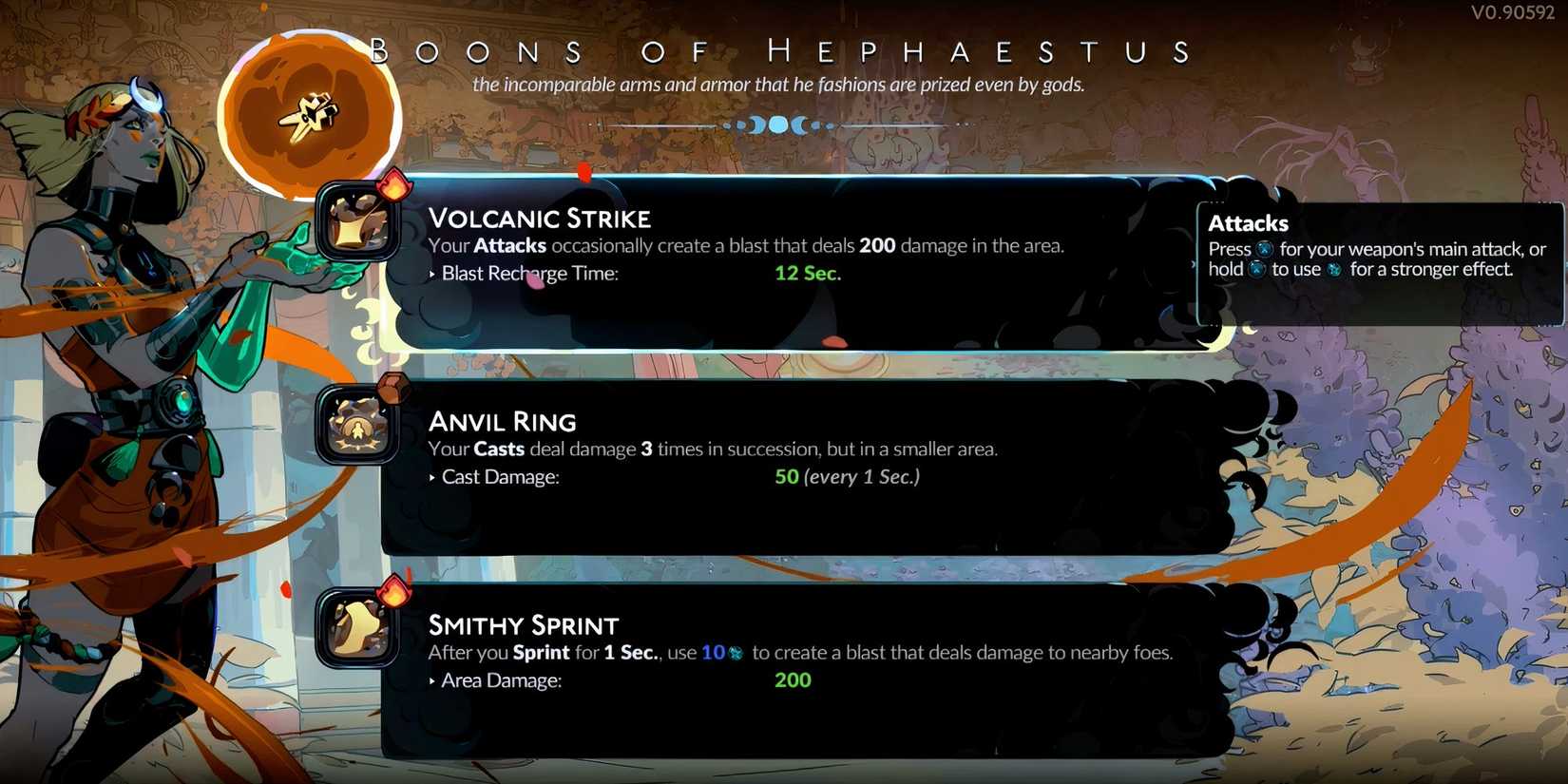Click the Magick cost icon next to 10
The height and width of the screenshot is (784, 1568).
coord(736,654)
